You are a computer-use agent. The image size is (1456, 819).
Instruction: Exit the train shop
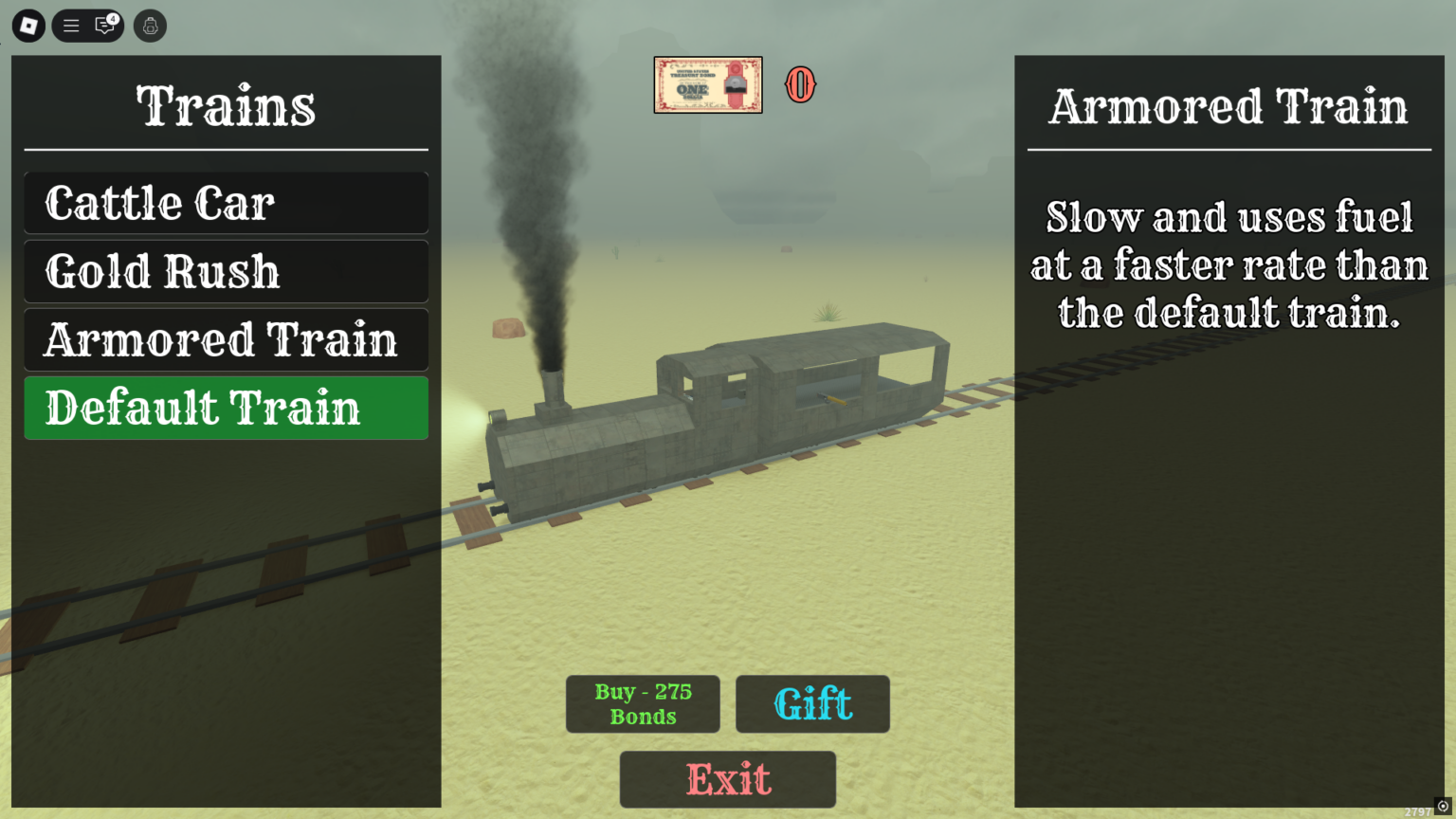coord(727,779)
